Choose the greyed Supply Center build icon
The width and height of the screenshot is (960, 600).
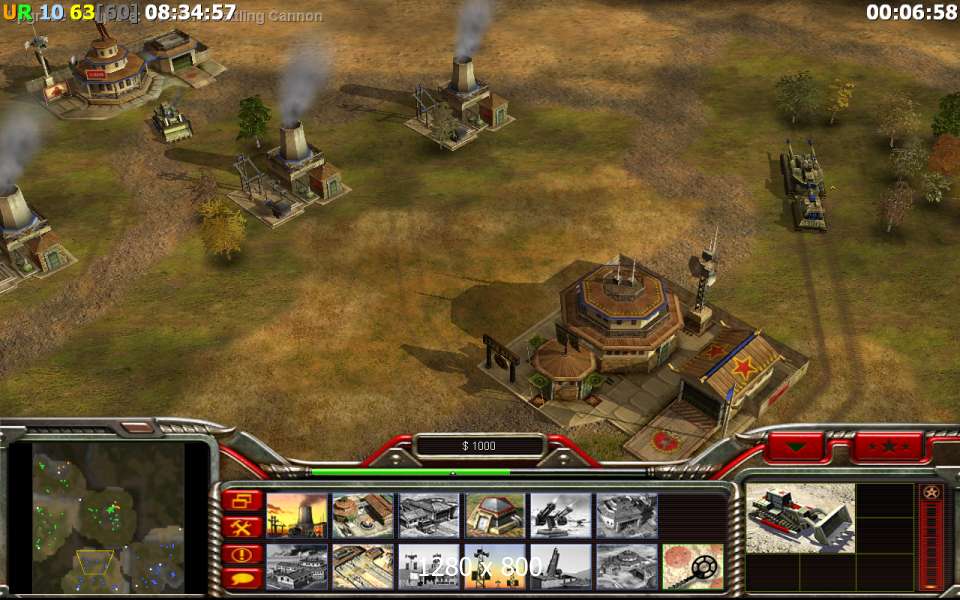tap(429, 515)
